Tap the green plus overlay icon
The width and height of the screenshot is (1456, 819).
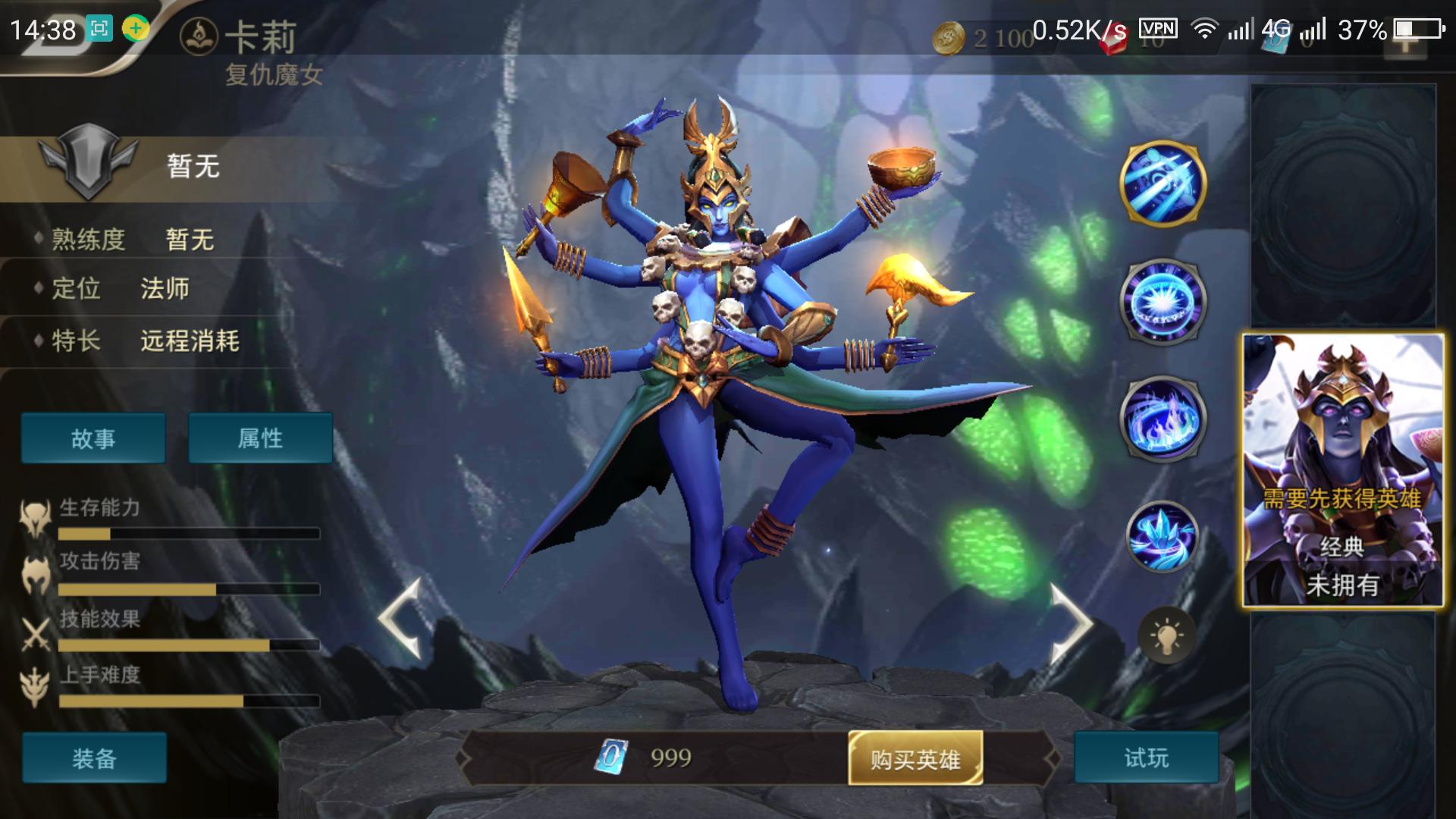pos(136,29)
